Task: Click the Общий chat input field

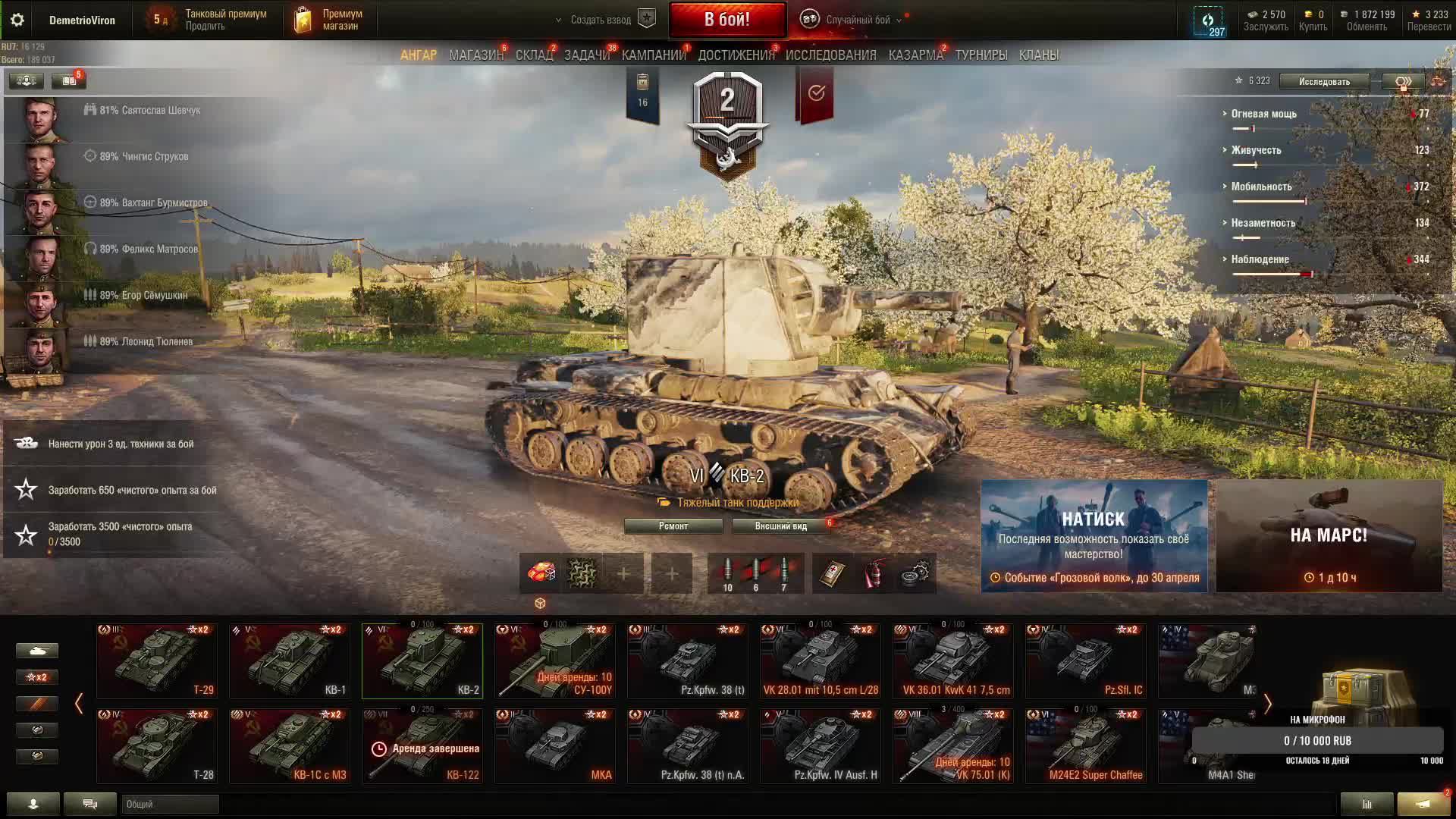Action: click(x=170, y=804)
